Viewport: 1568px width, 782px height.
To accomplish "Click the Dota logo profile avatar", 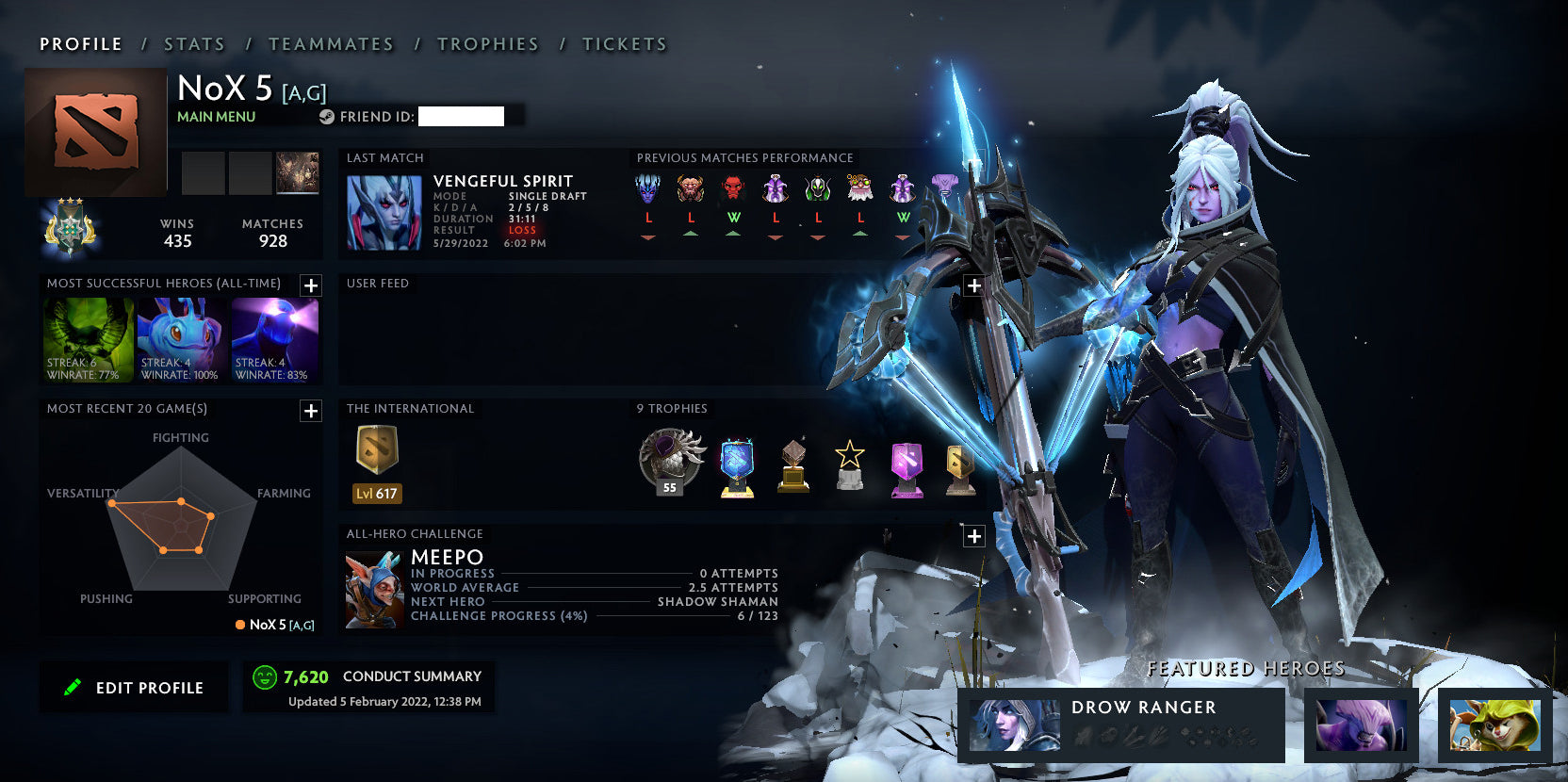I will [96, 132].
